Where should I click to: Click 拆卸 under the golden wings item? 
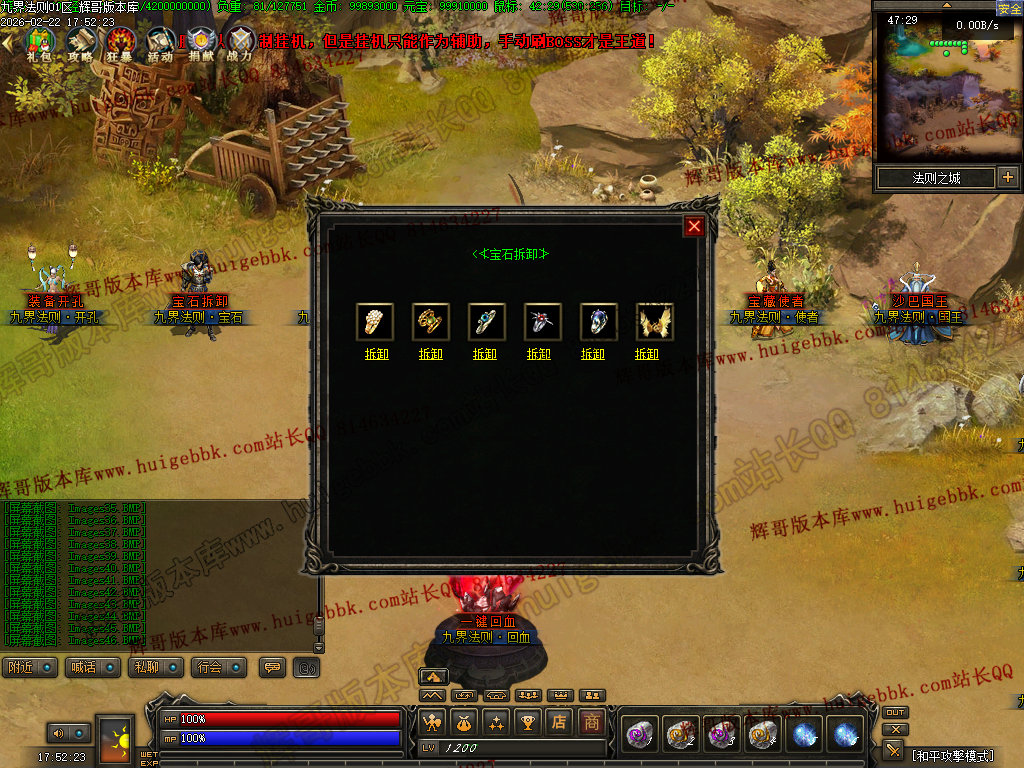[x=647, y=354]
